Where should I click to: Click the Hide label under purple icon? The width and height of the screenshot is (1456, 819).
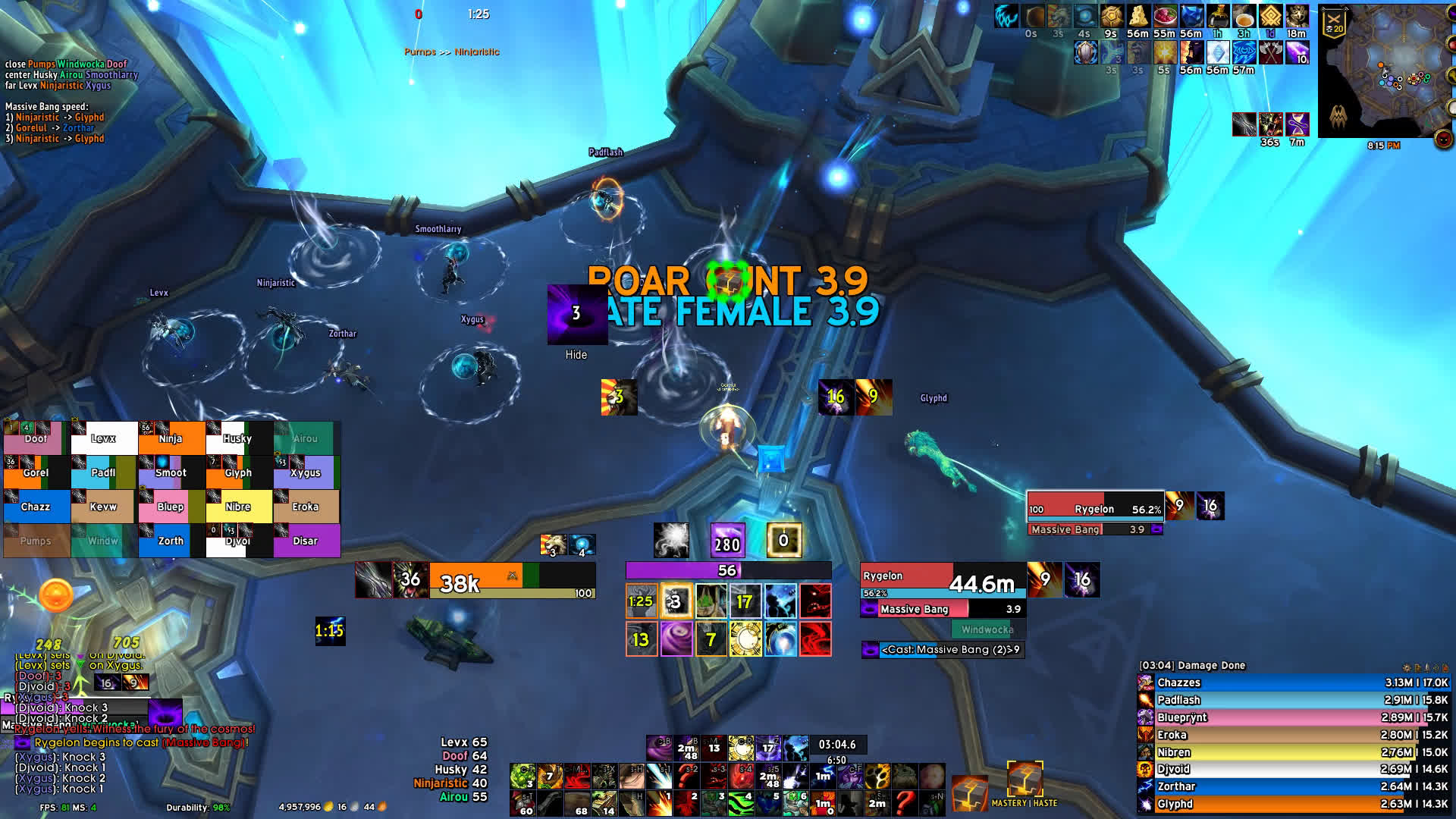pyautogui.click(x=576, y=355)
